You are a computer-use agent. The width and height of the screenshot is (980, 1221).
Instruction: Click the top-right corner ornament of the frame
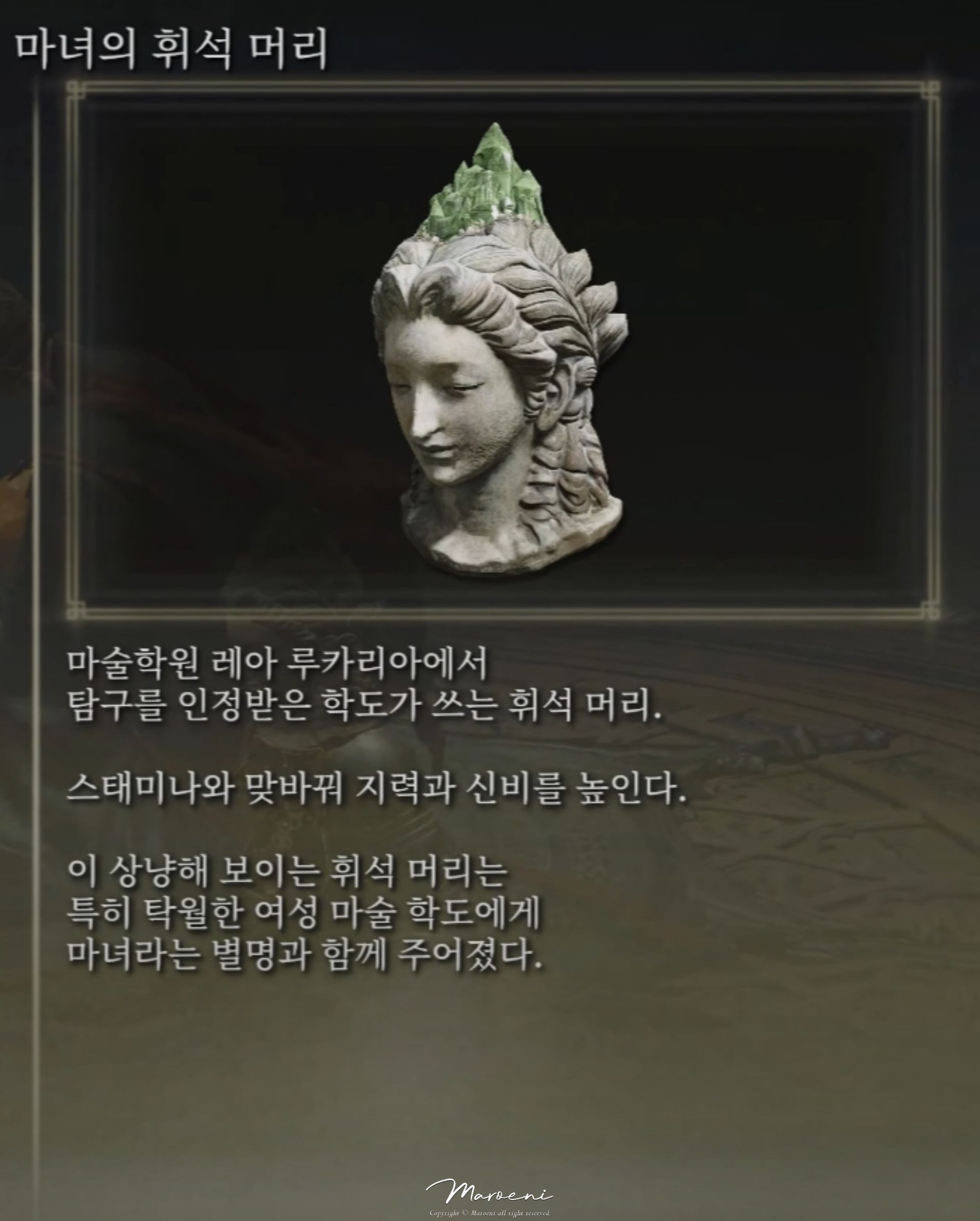932,89
